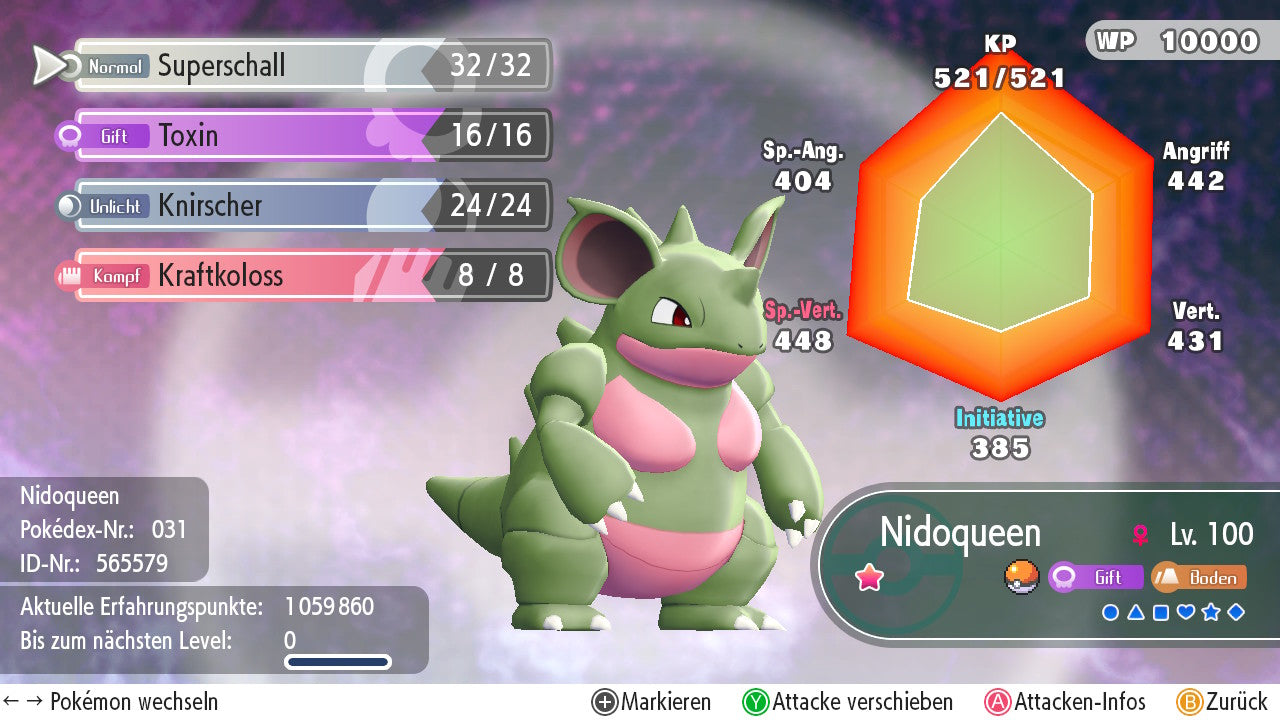This screenshot has height=720, width=1280.
Task: Toggle the blue square marking
Action: pyautogui.click(x=1161, y=612)
